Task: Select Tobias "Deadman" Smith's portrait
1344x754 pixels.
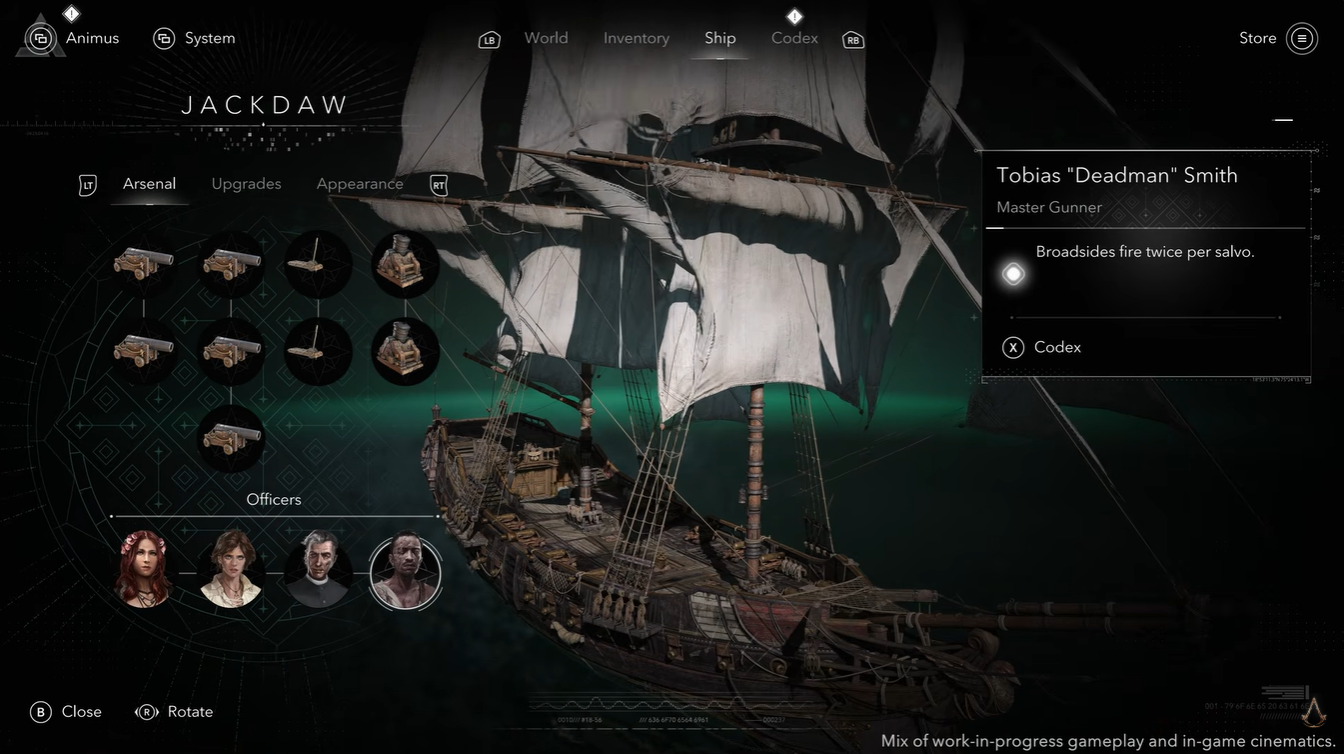Action: (x=405, y=570)
